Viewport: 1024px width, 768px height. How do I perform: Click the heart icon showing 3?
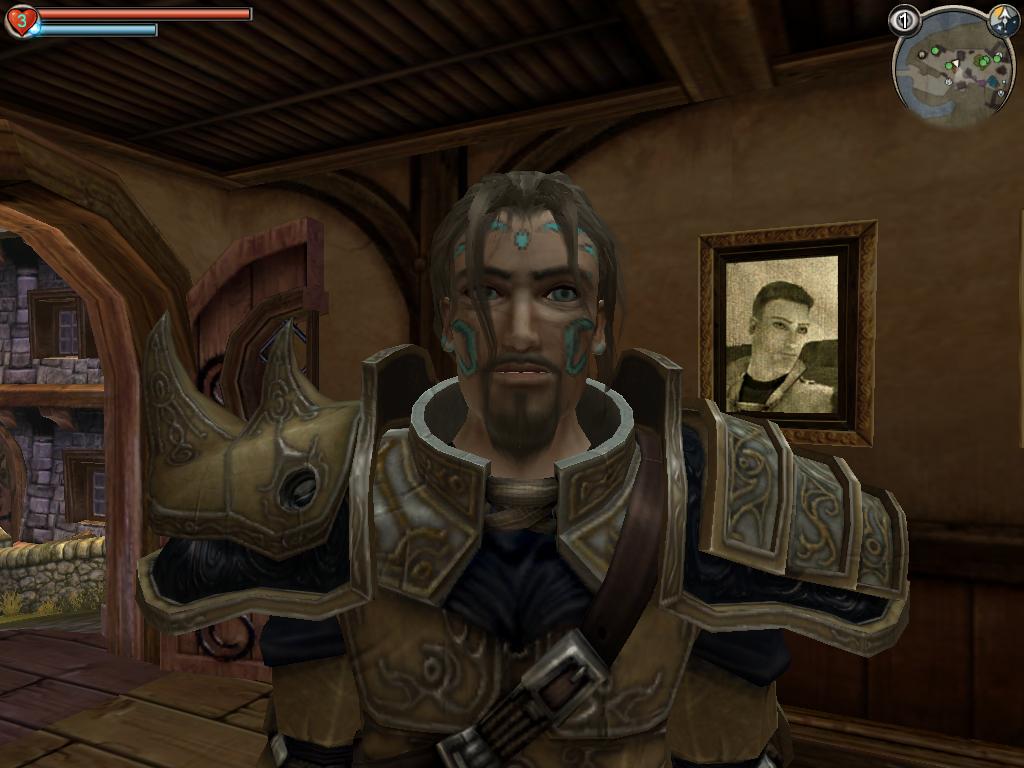21,20
